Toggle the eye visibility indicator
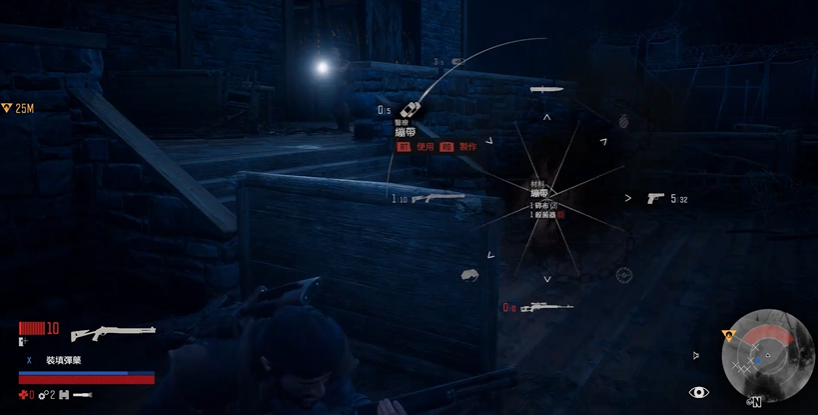The width and height of the screenshot is (818, 415). [x=698, y=392]
